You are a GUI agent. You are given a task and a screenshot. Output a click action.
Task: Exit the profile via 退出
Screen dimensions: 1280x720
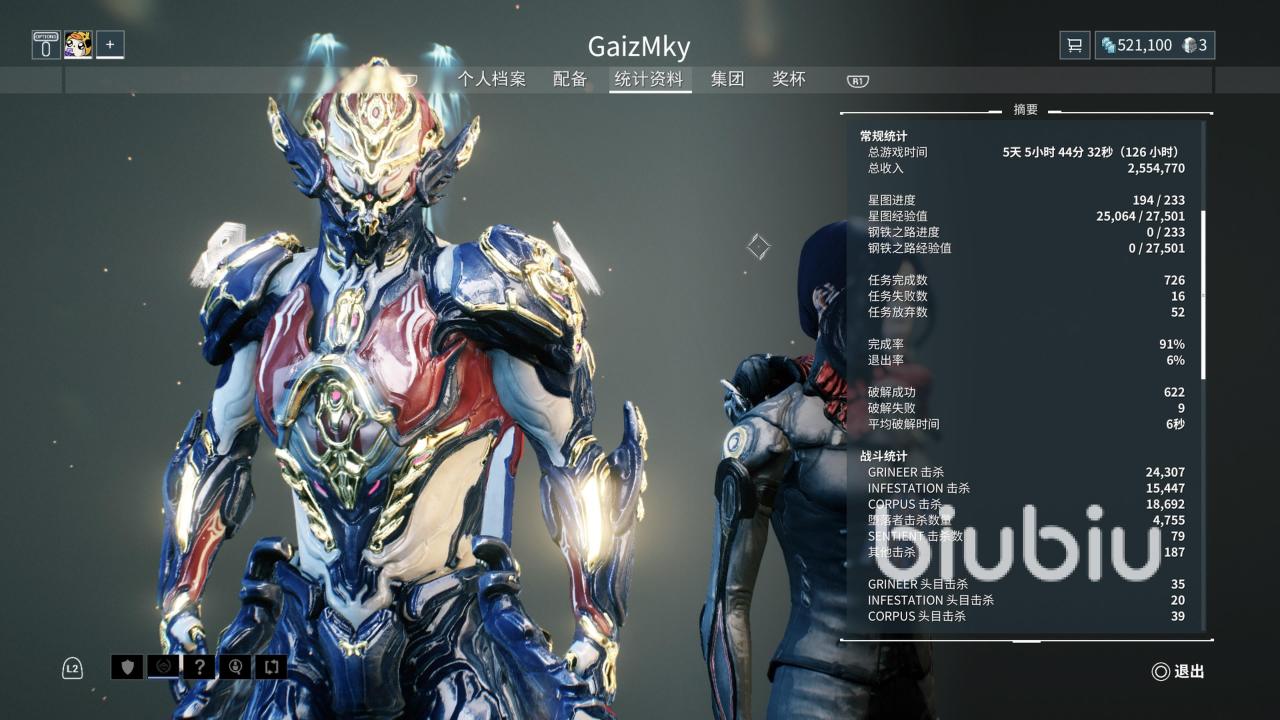(1178, 672)
